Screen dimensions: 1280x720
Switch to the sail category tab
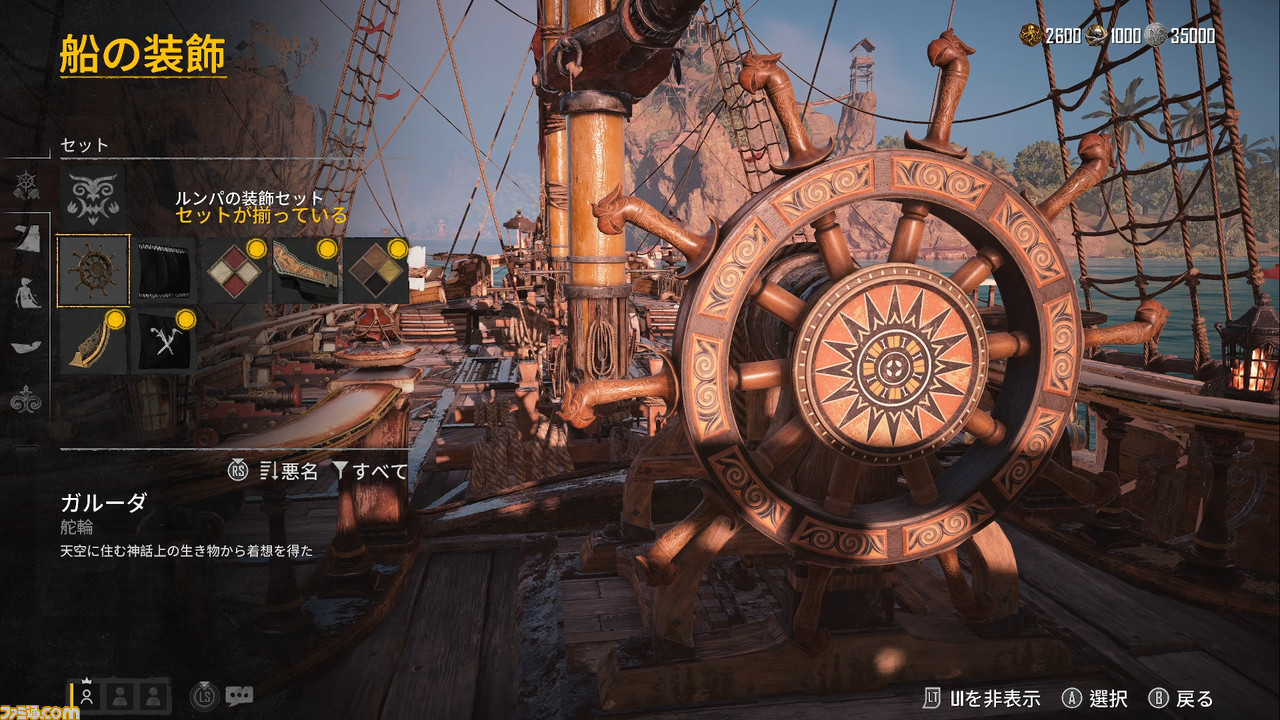coord(25,237)
